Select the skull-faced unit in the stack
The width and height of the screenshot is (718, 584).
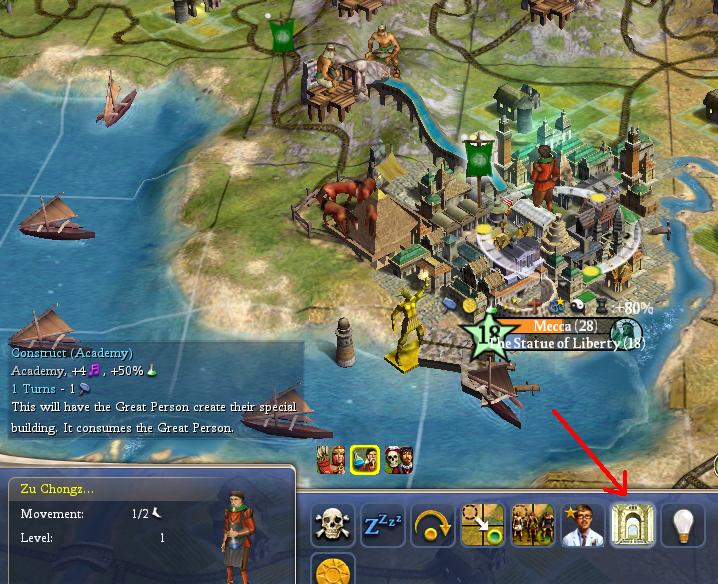point(398,460)
